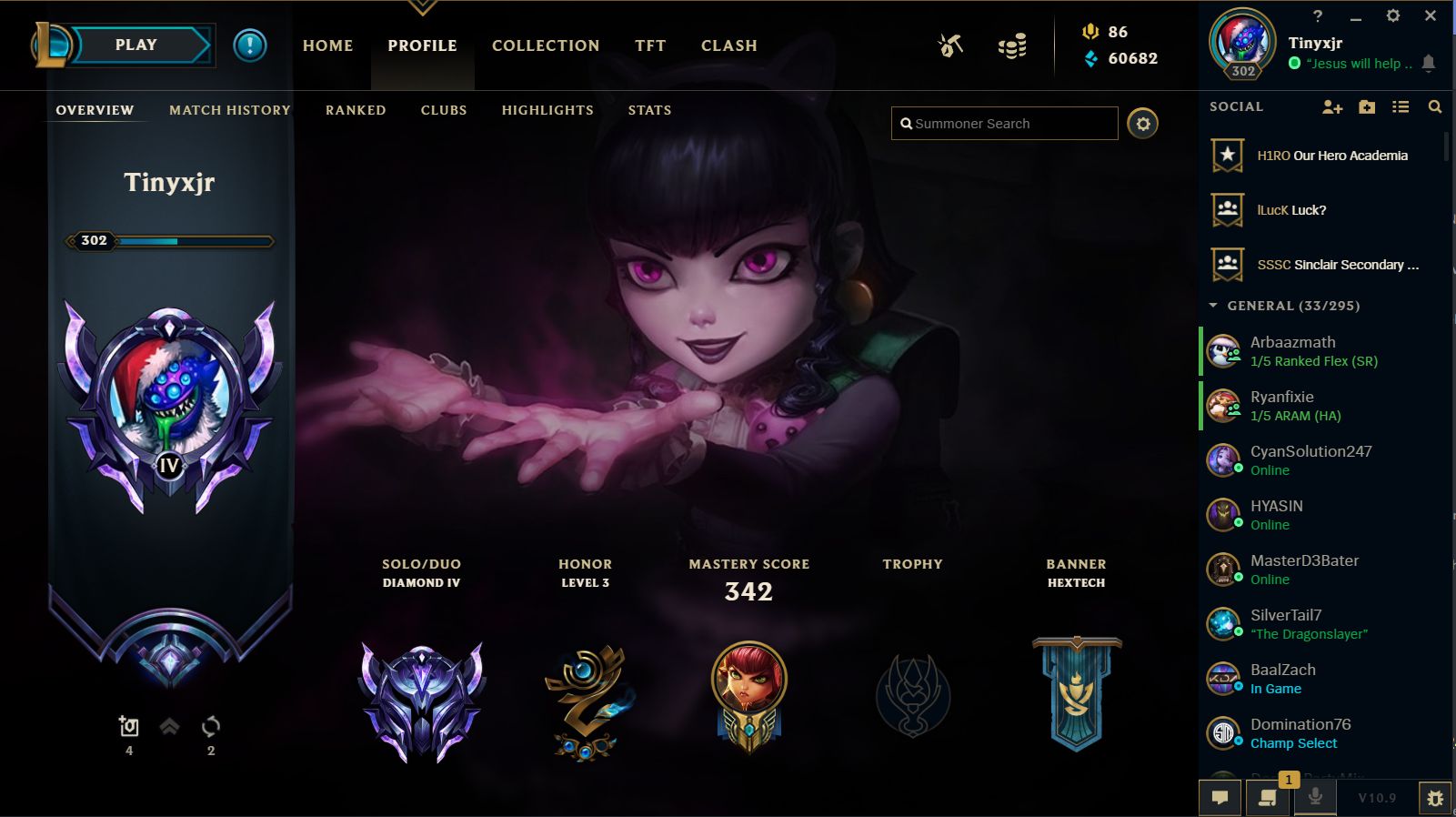This screenshot has width=1456, height=817.
Task: Open the screenshot capture icon showing 4
Action: click(x=128, y=726)
